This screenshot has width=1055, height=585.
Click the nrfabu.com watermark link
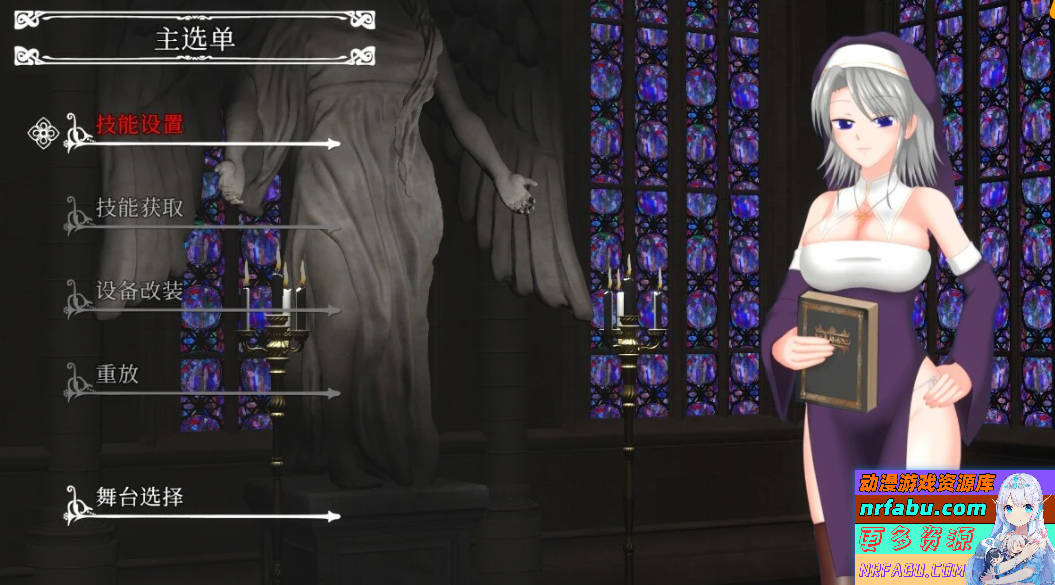922,509
